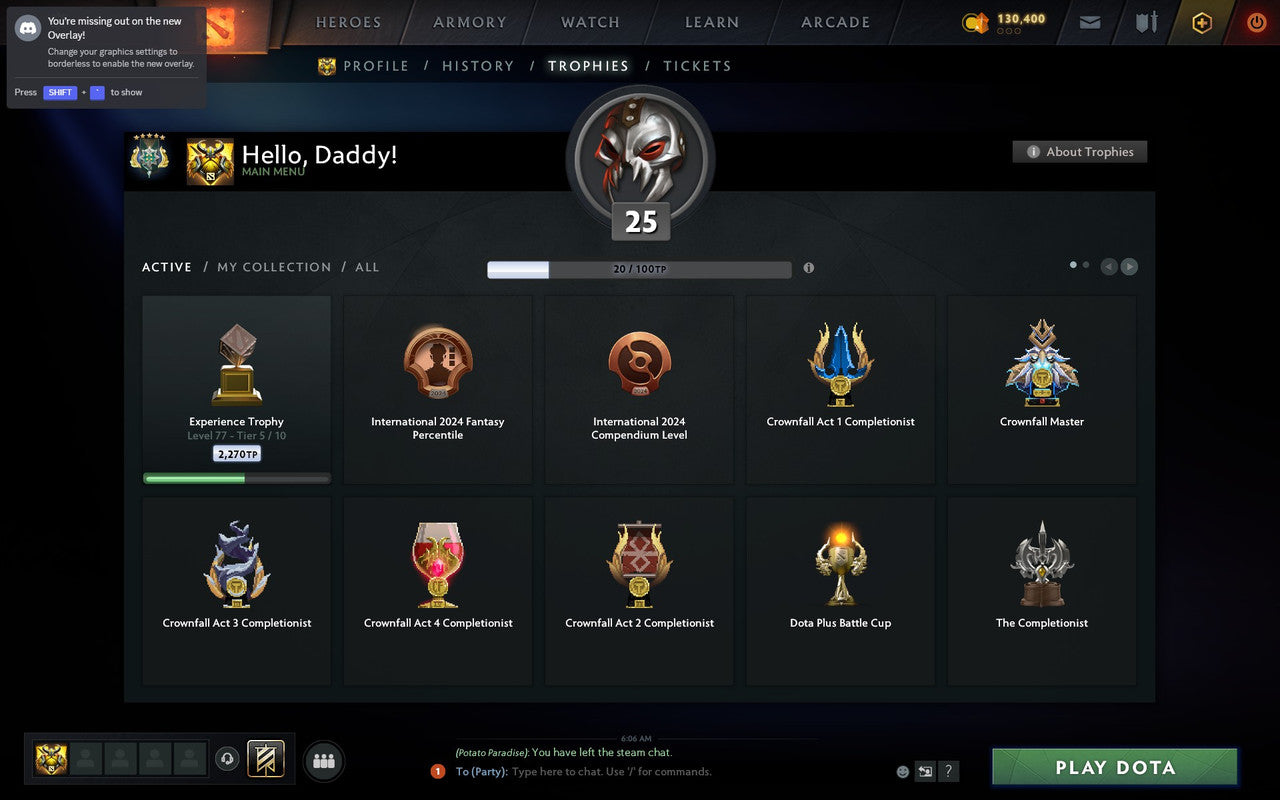Open the headset voice chat icon
Screen dimensions: 1280x800
(226, 759)
